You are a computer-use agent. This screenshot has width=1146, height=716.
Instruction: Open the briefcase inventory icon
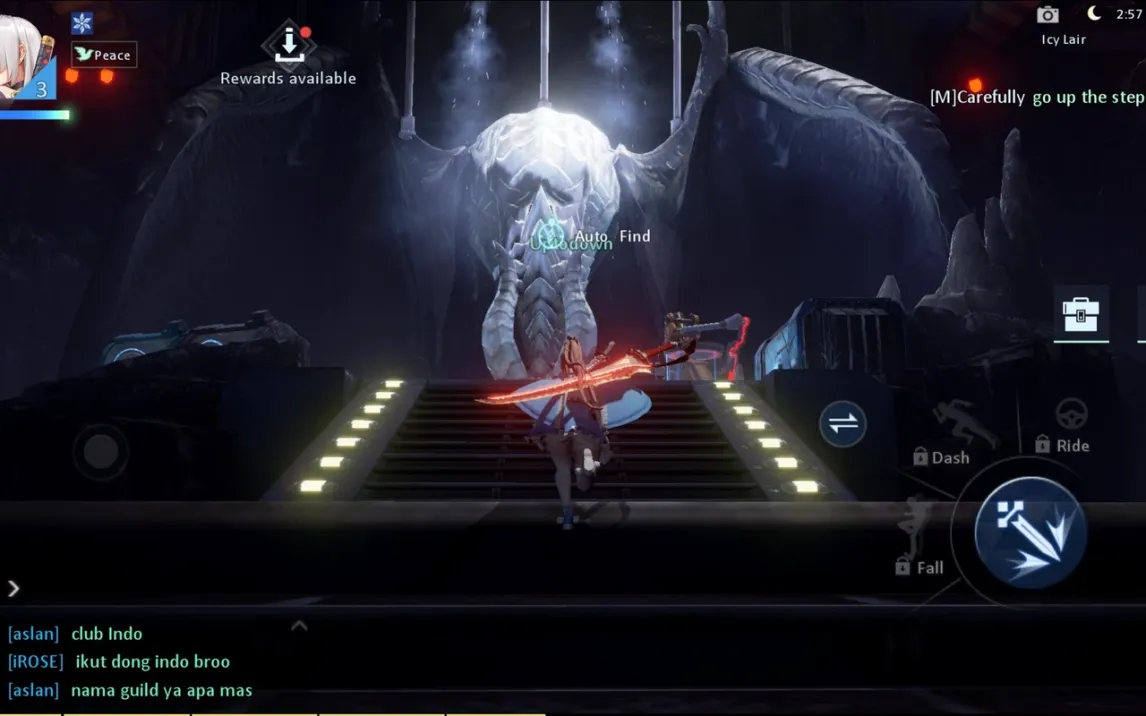pyautogui.click(x=1081, y=314)
